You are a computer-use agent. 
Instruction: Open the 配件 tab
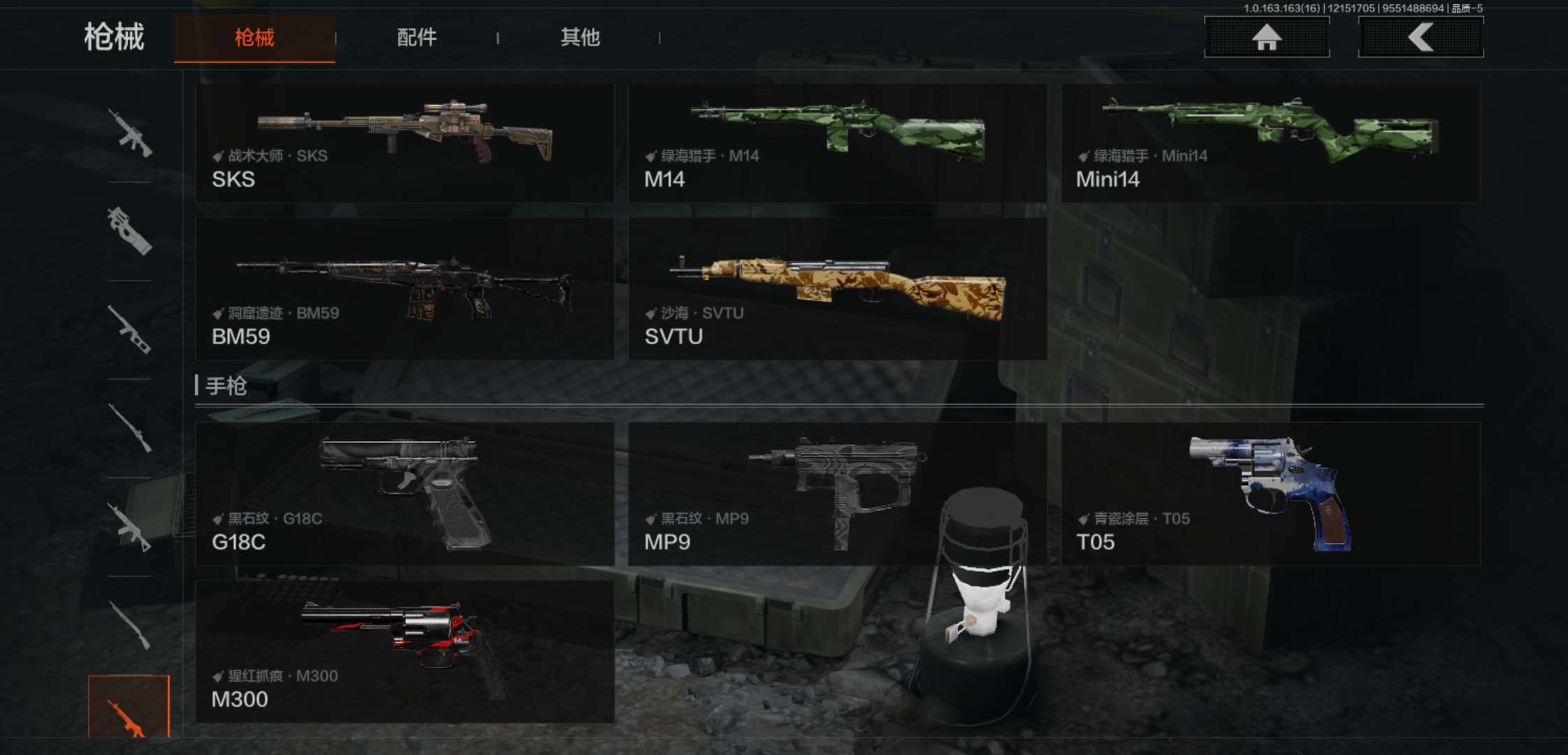(416, 38)
